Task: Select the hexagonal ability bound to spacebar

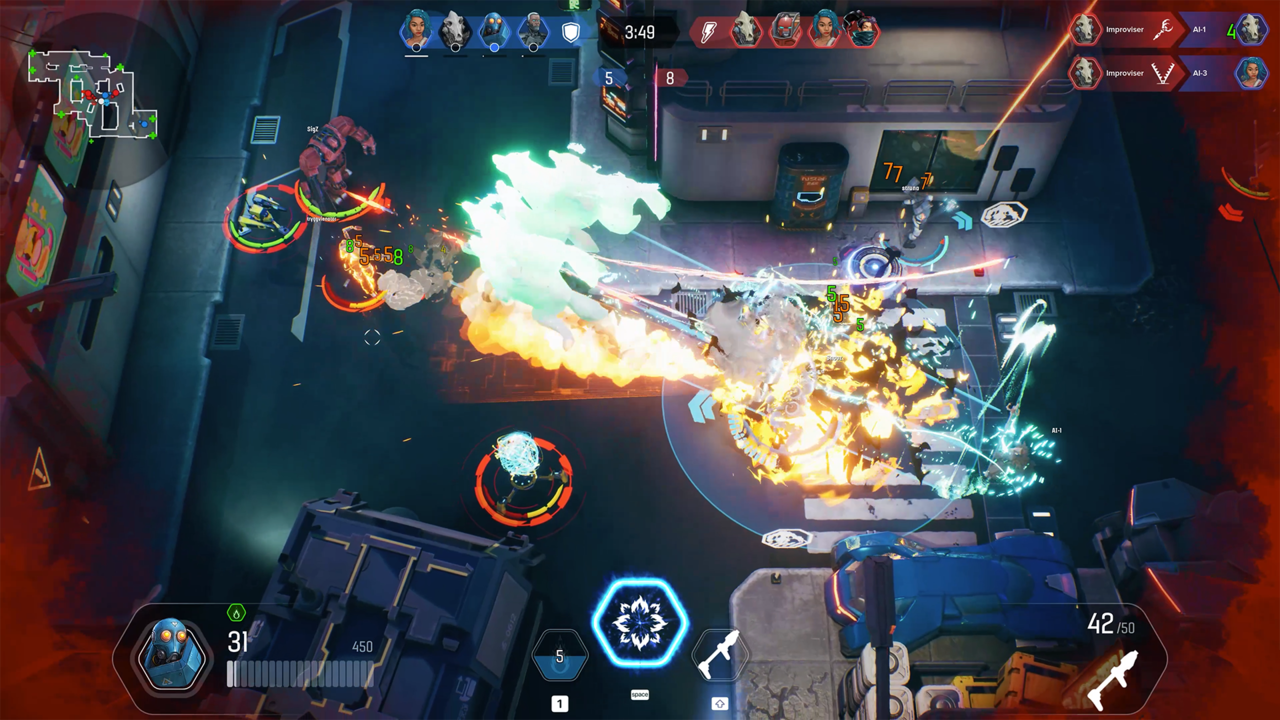Action: tap(639, 622)
